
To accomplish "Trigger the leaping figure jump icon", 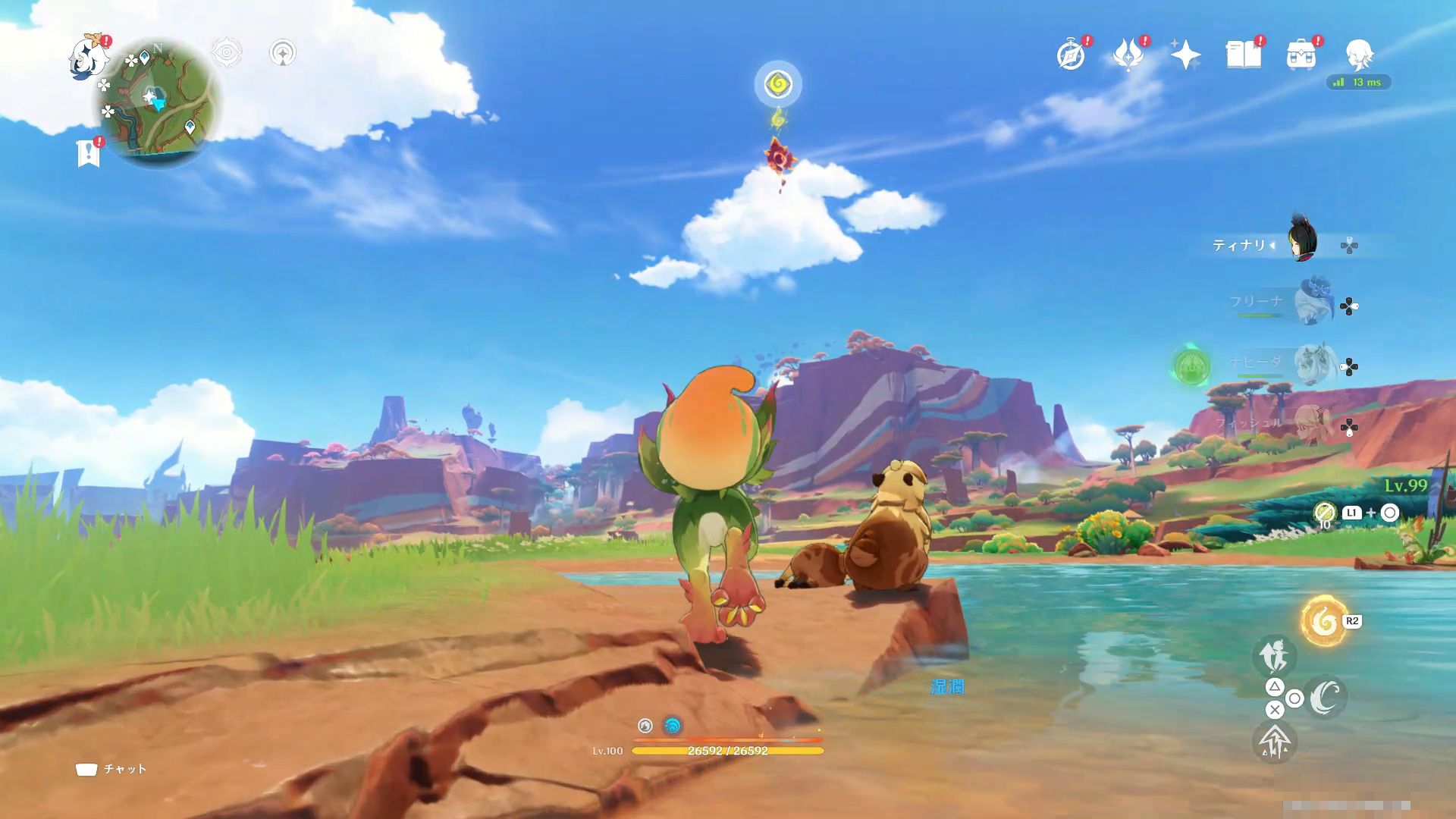I will click(x=1274, y=654).
